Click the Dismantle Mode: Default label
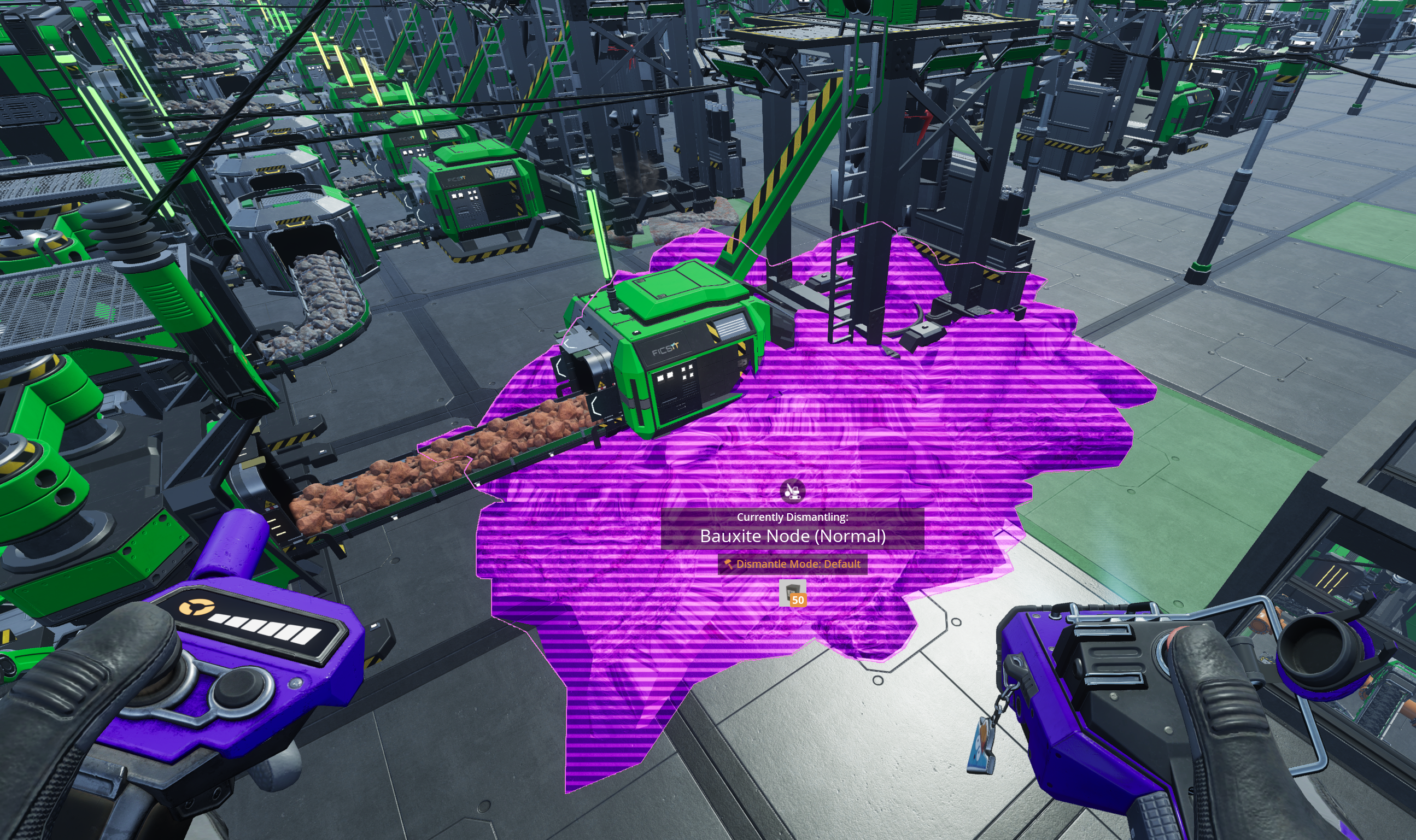Image resolution: width=1416 pixels, height=840 pixels. (x=792, y=564)
